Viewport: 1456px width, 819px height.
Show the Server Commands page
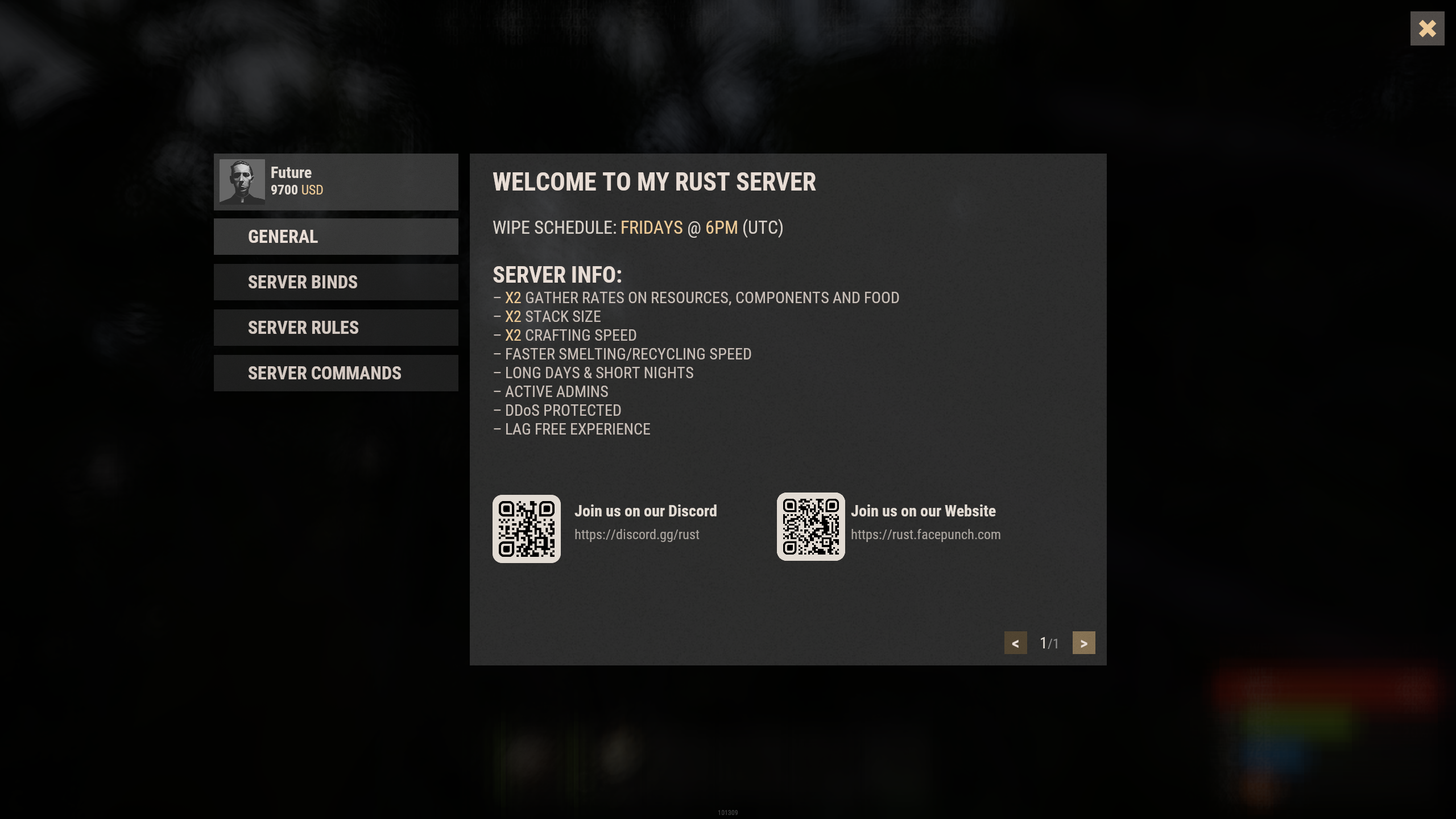click(336, 373)
